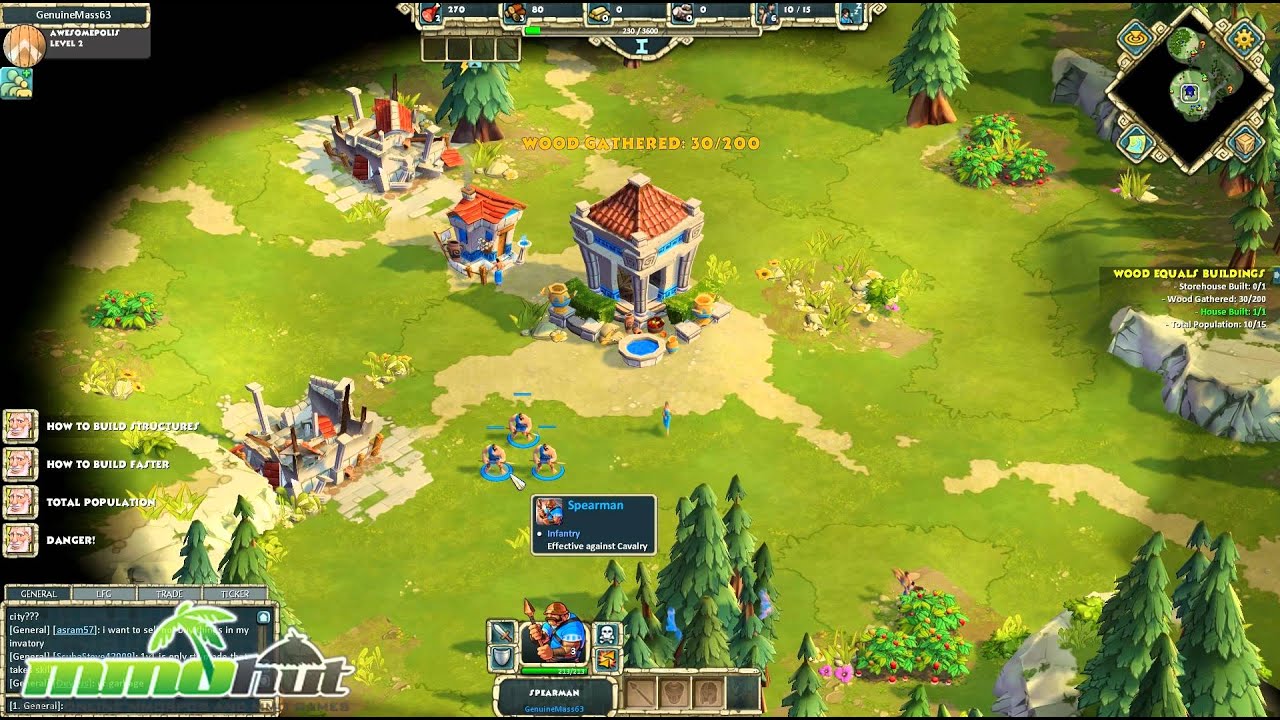Viewport: 1280px width, 720px height.
Task: Open the settings gear beside the minimap
Action: click(x=1243, y=40)
